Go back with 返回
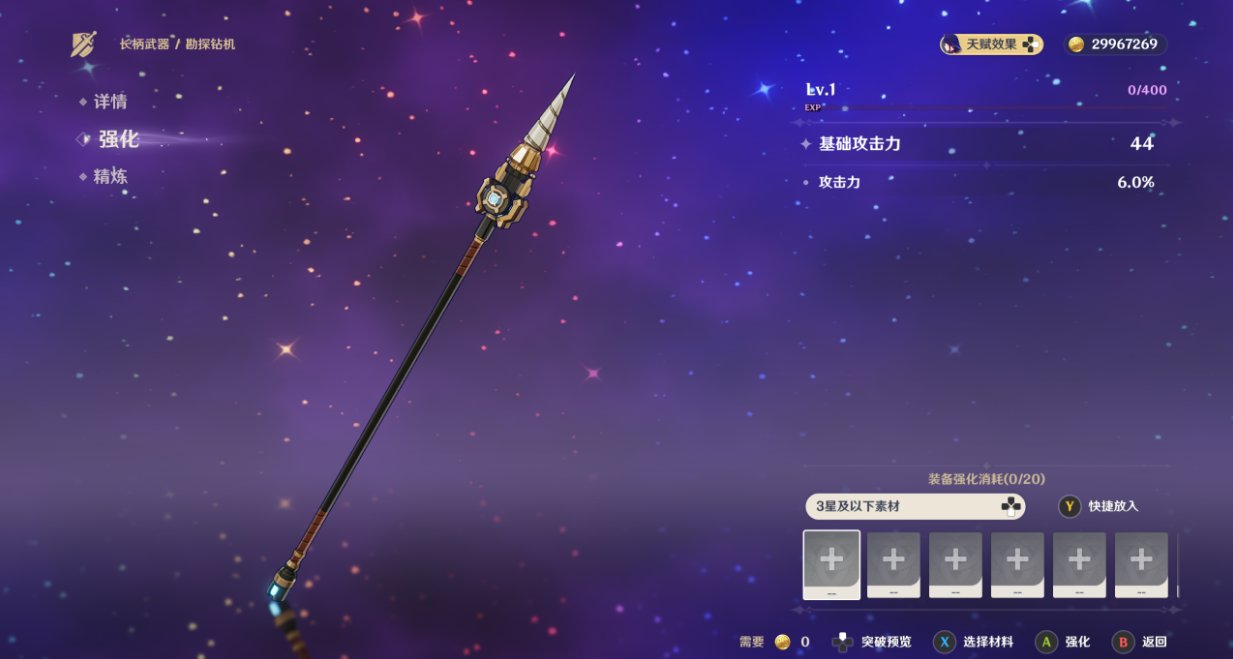1233x659 pixels. coord(1141,642)
